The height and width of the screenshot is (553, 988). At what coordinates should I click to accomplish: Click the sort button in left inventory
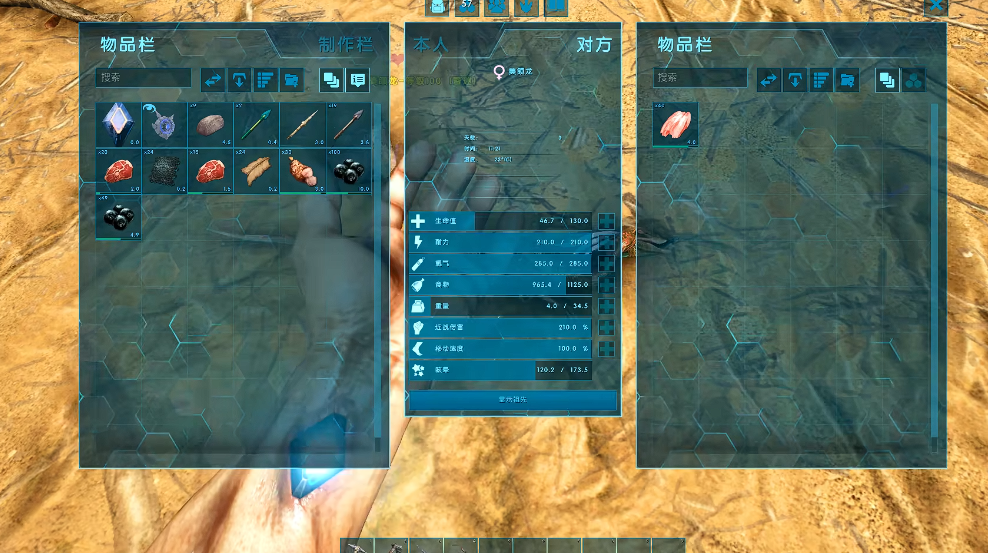point(265,80)
